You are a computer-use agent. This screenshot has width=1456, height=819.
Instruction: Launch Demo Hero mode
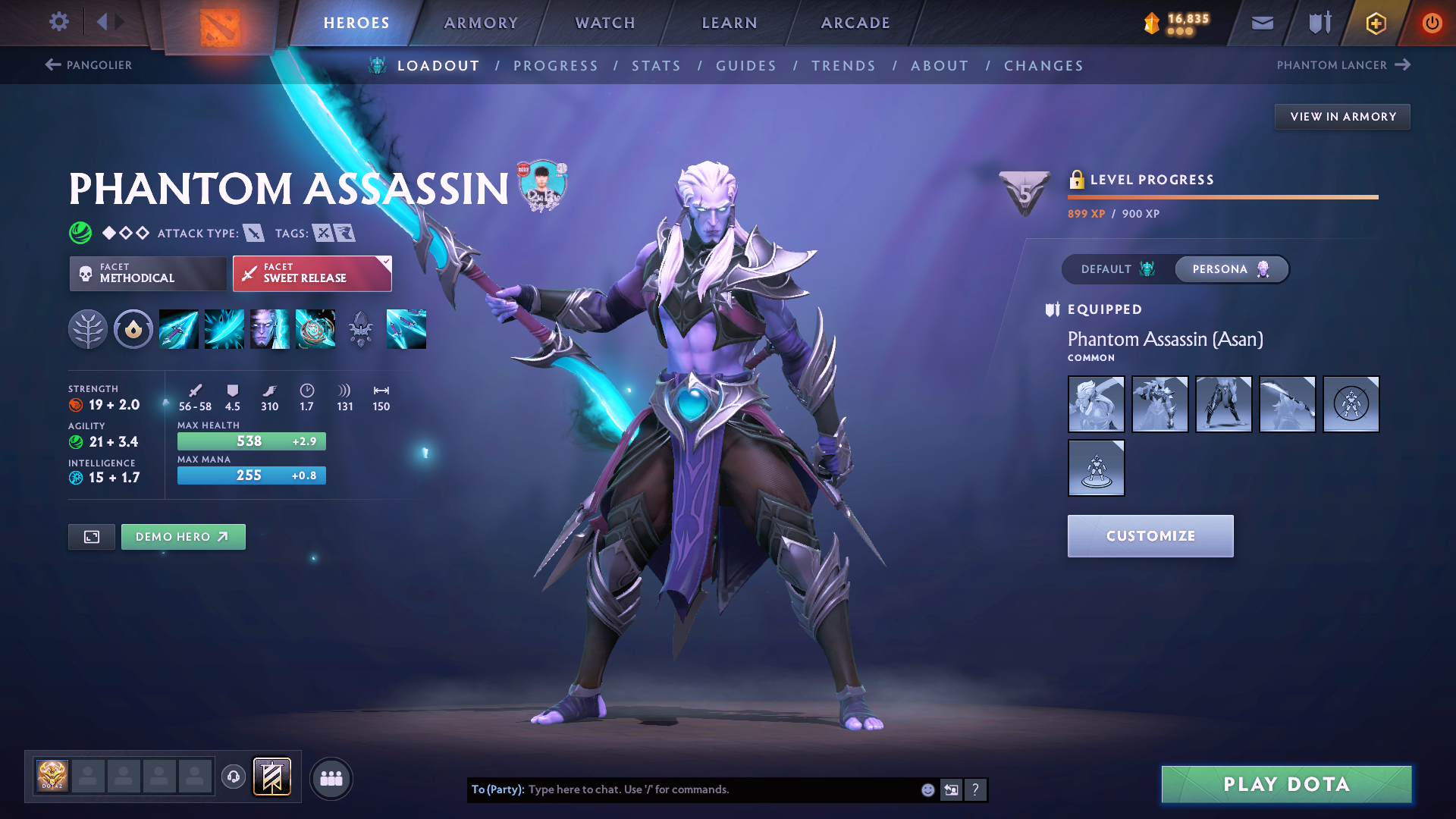tap(183, 537)
